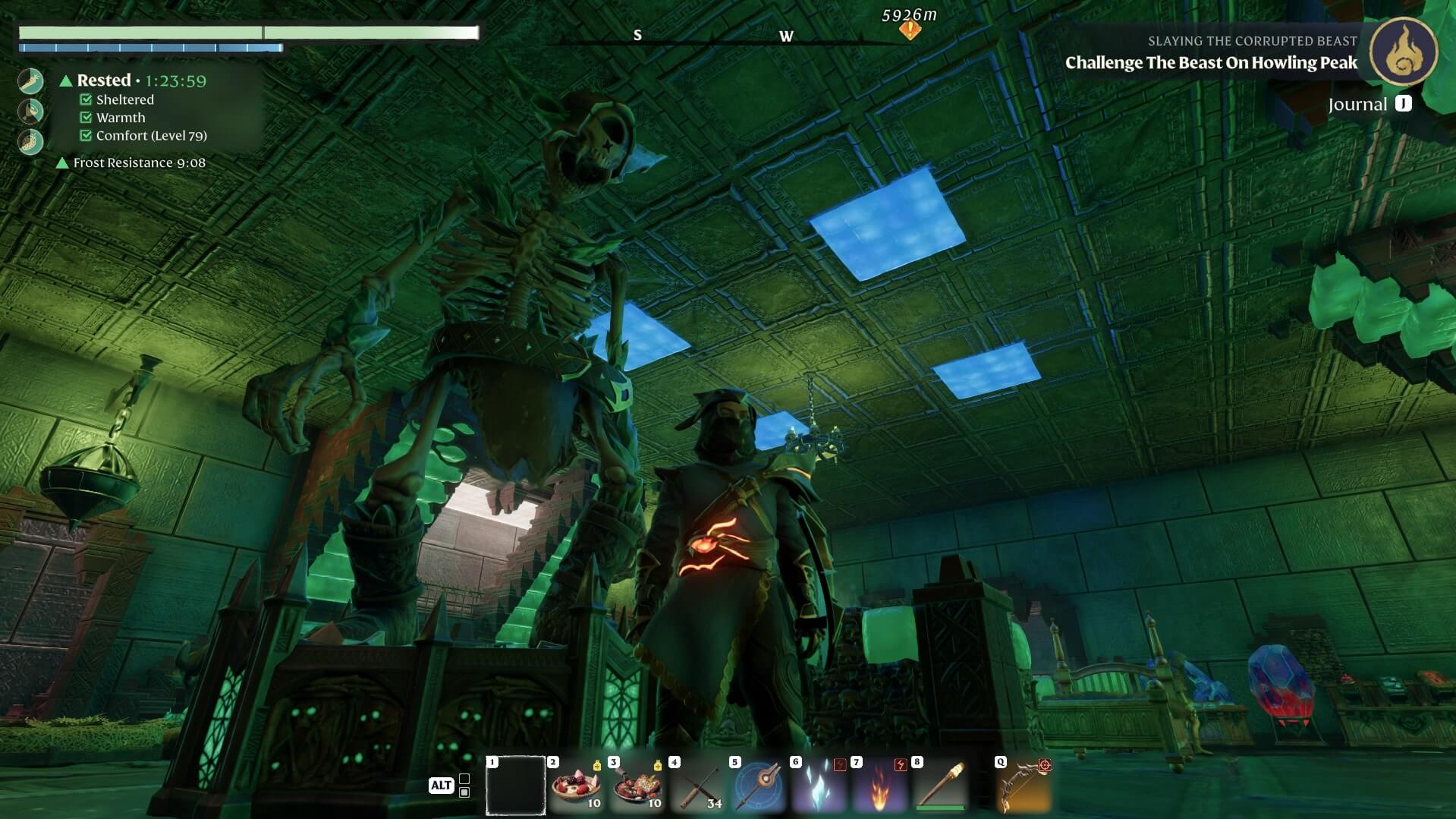
Task: Equip the bow in the Q slot
Action: [x=1024, y=786]
